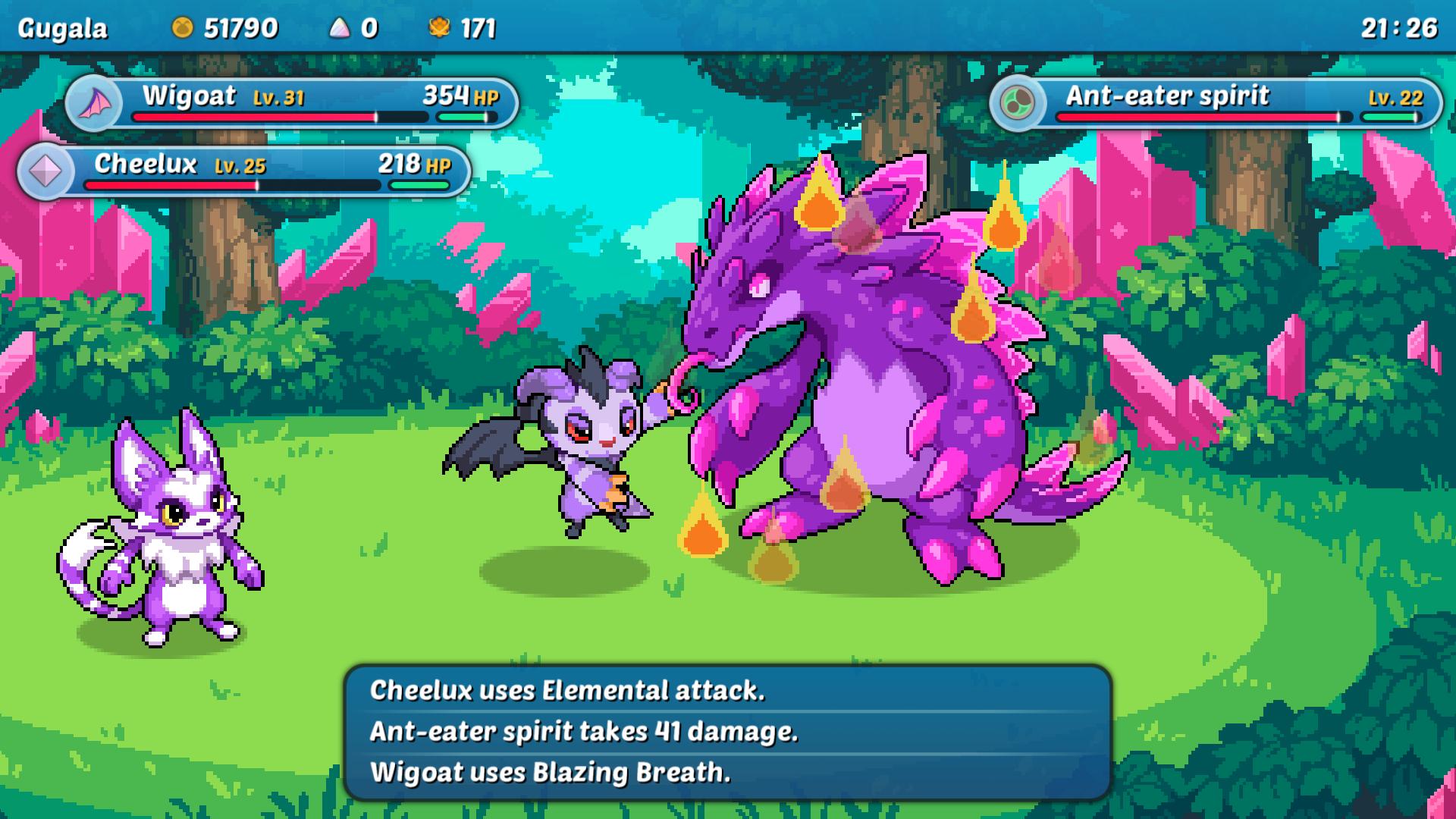Select Cheelux's diamond element icon
The image size is (1456, 819).
pos(45,171)
